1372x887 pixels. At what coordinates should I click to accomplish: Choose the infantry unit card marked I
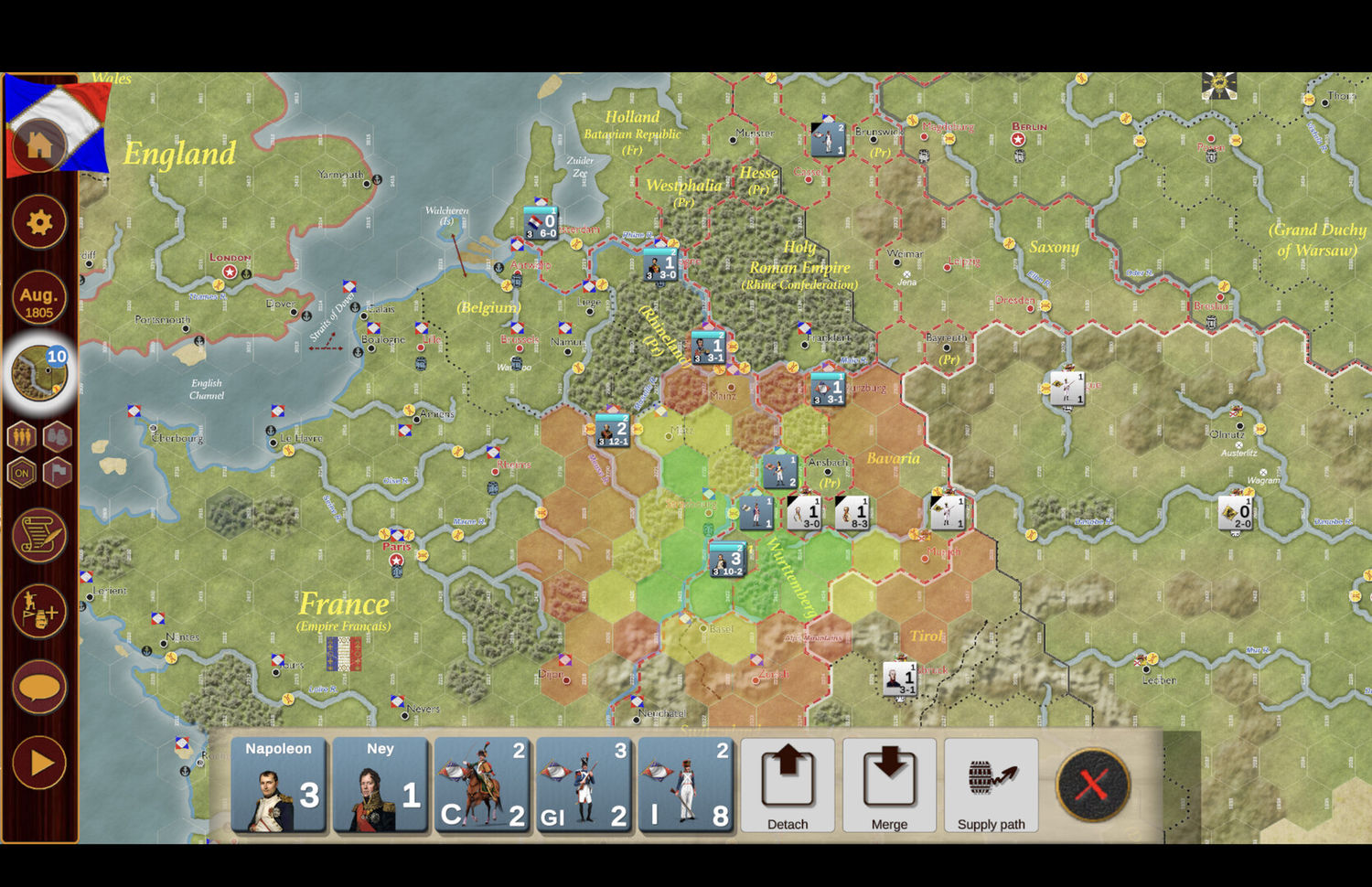pyautogui.click(x=685, y=785)
